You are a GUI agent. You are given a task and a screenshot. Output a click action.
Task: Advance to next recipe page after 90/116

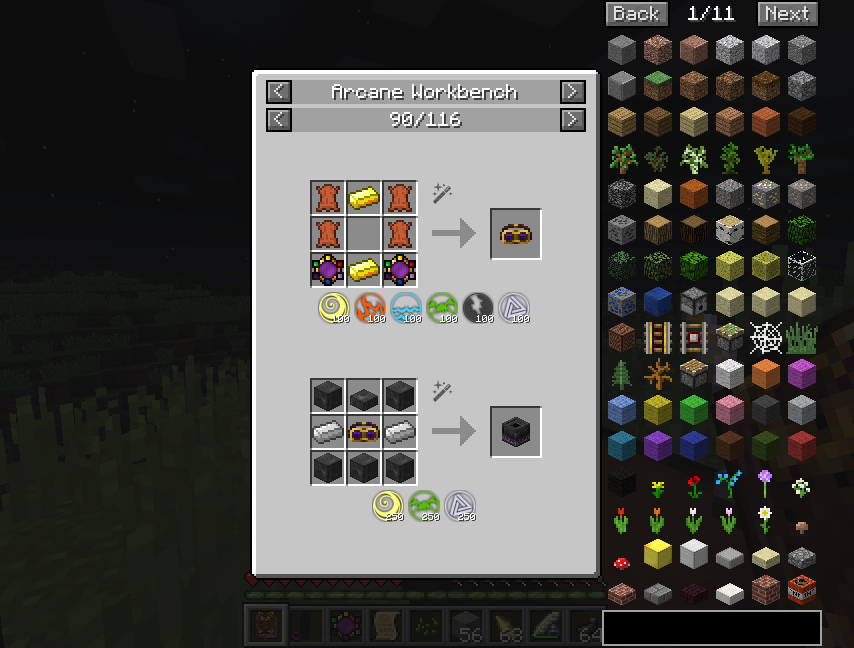572,120
